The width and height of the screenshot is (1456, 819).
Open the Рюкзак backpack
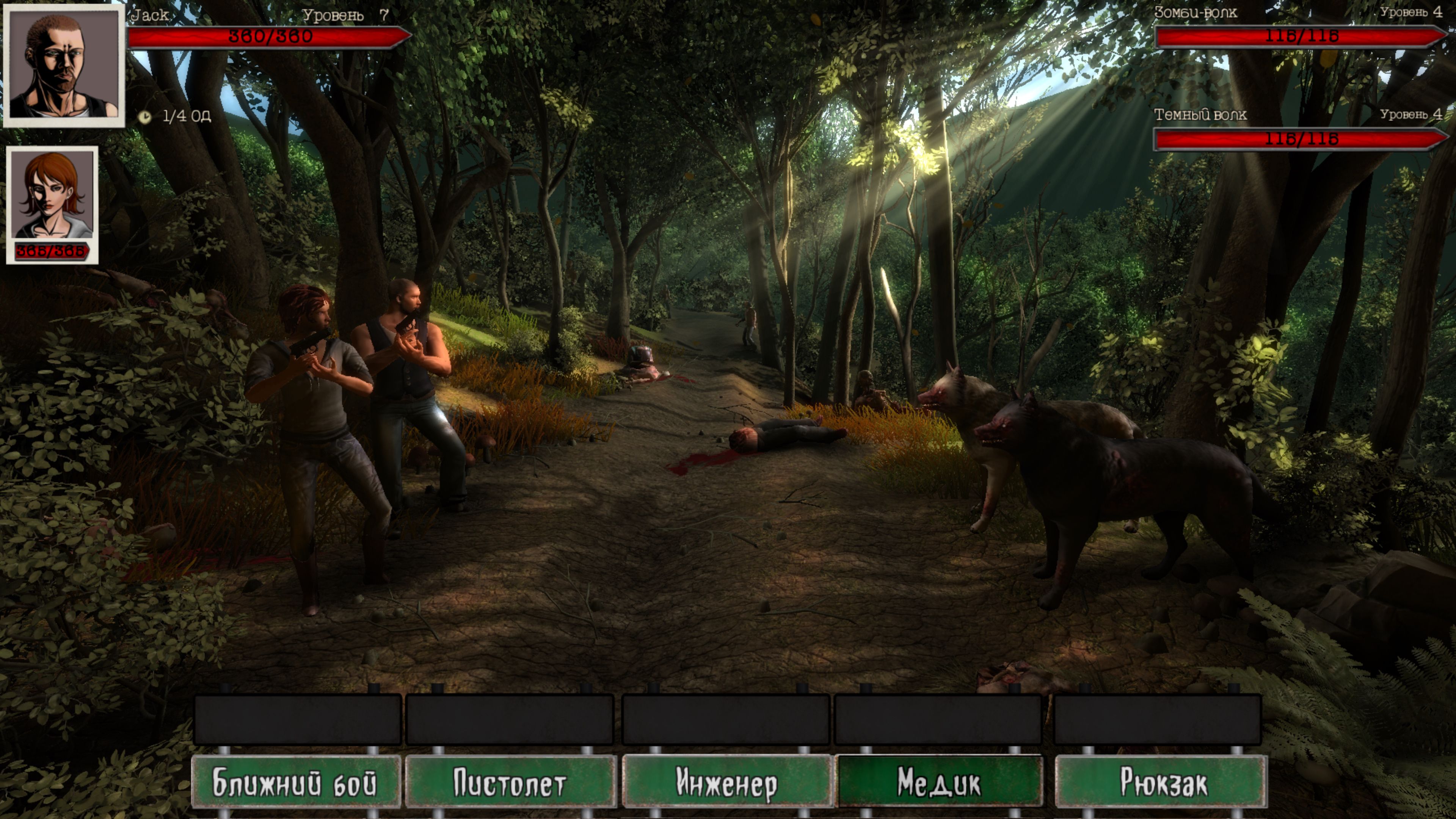(1161, 783)
